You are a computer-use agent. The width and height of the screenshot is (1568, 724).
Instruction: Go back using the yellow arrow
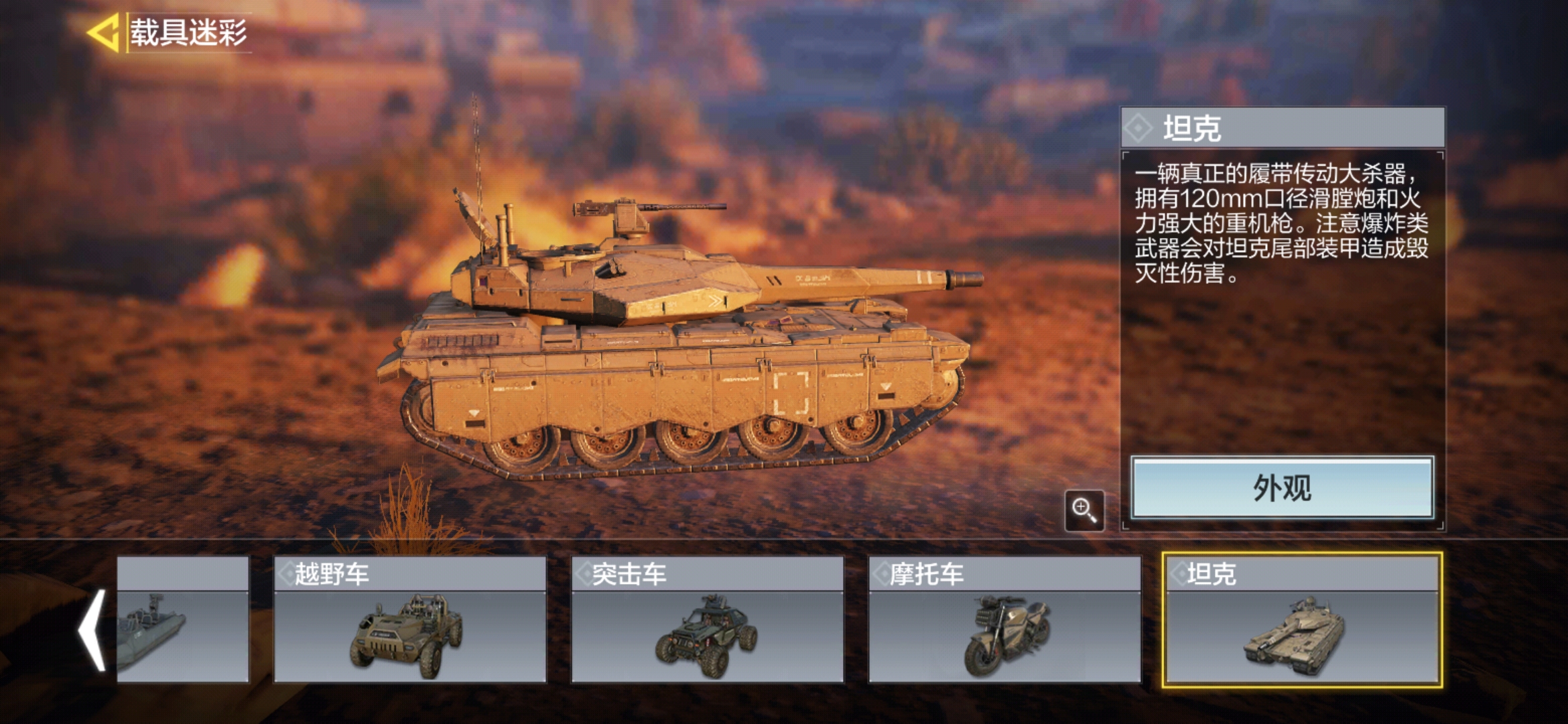[x=103, y=32]
